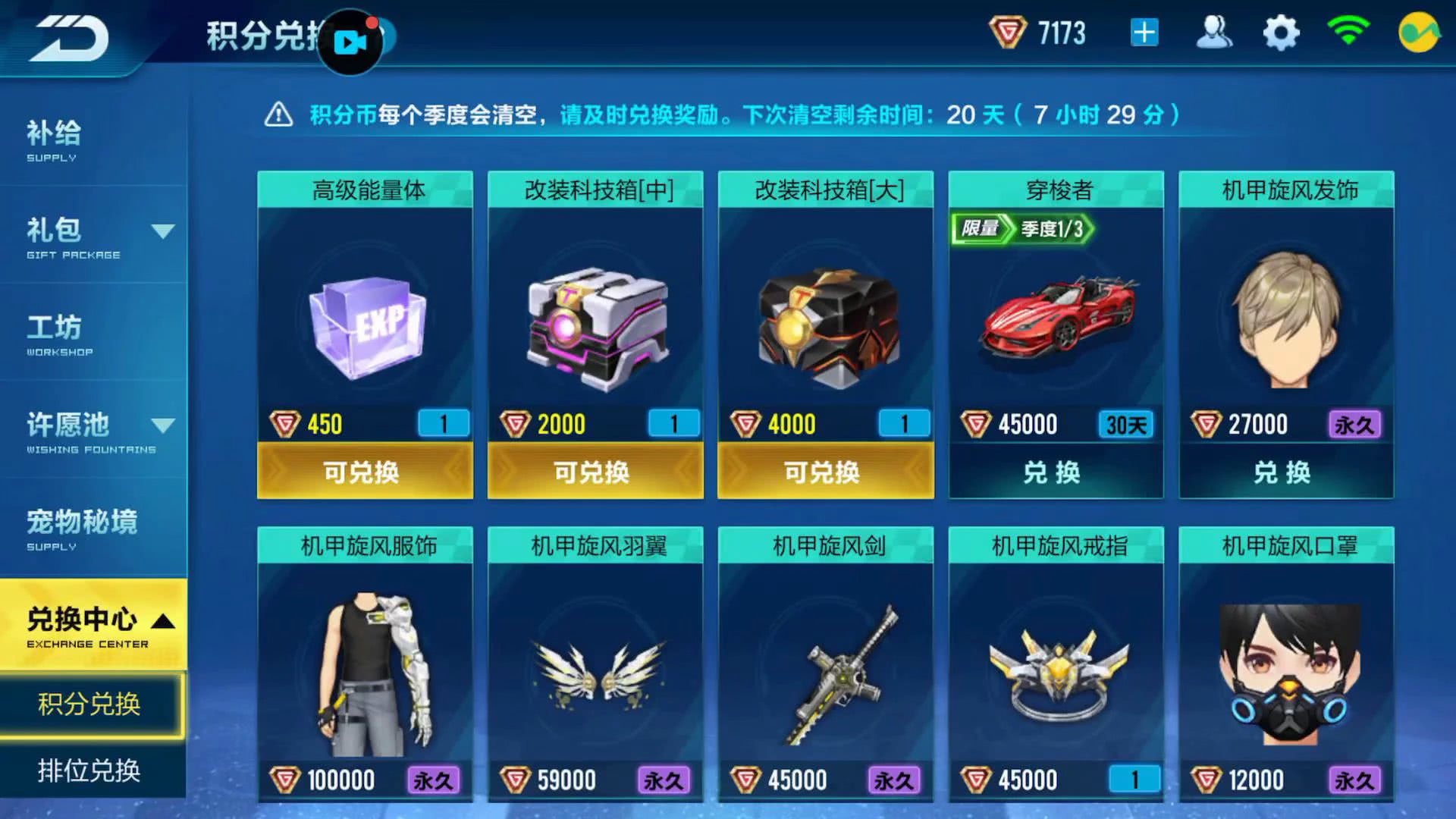Open the green-yellow account icon top right

1420,33
